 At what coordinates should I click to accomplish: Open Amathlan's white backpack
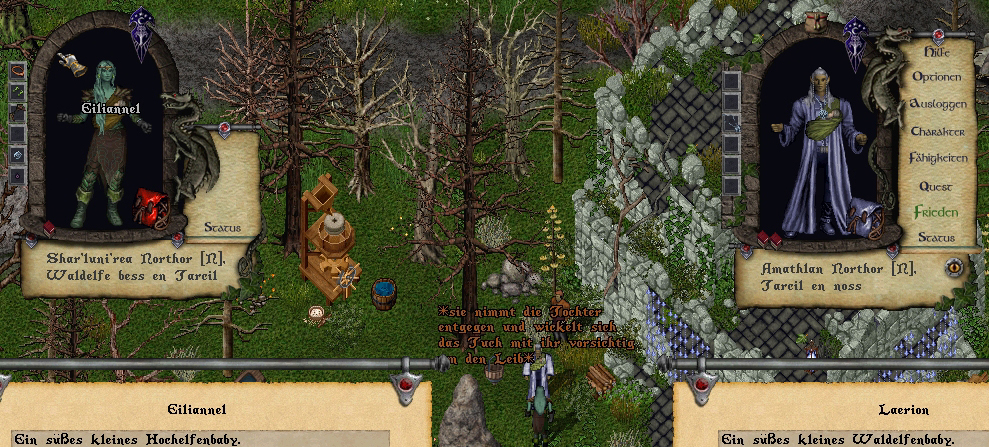pyautogui.click(x=863, y=217)
